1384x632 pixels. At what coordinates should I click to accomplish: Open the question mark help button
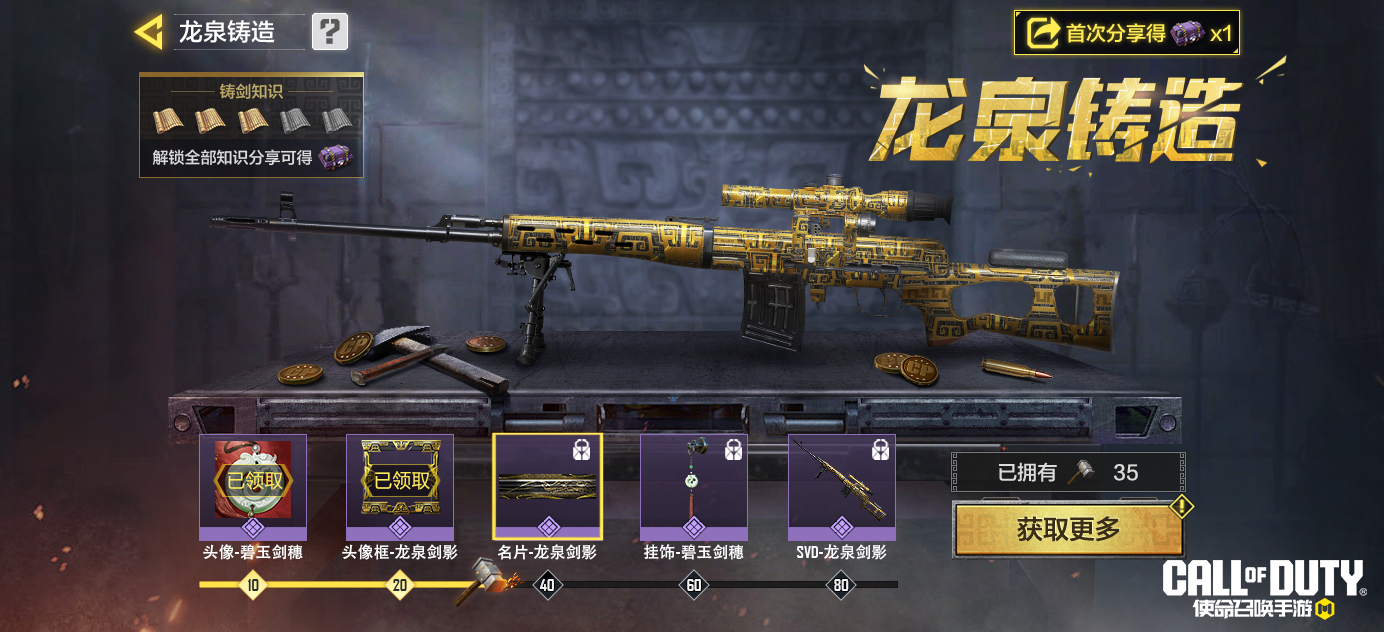tap(330, 32)
